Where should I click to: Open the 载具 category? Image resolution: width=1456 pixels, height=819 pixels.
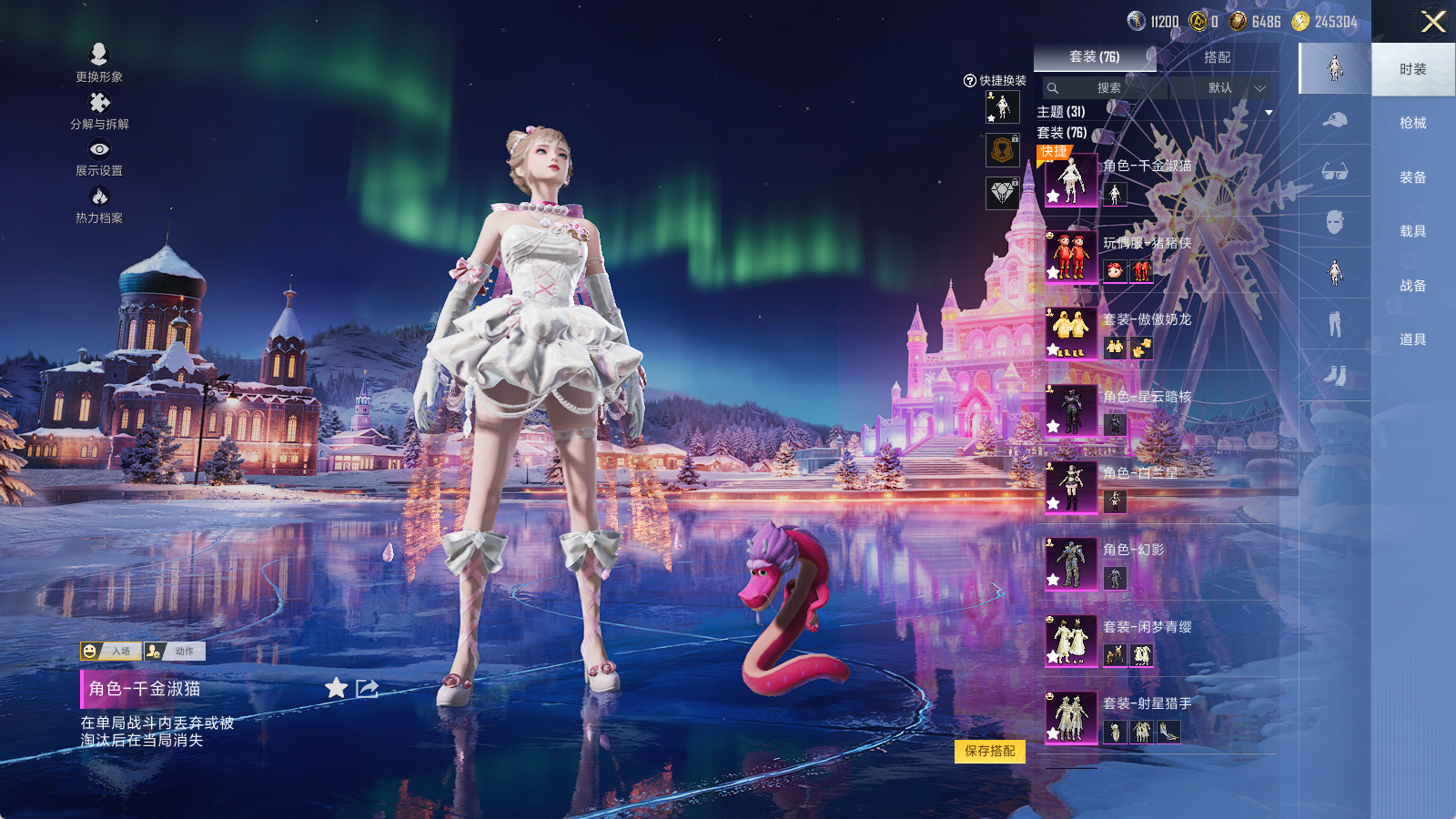click(x=1412, y=231)
